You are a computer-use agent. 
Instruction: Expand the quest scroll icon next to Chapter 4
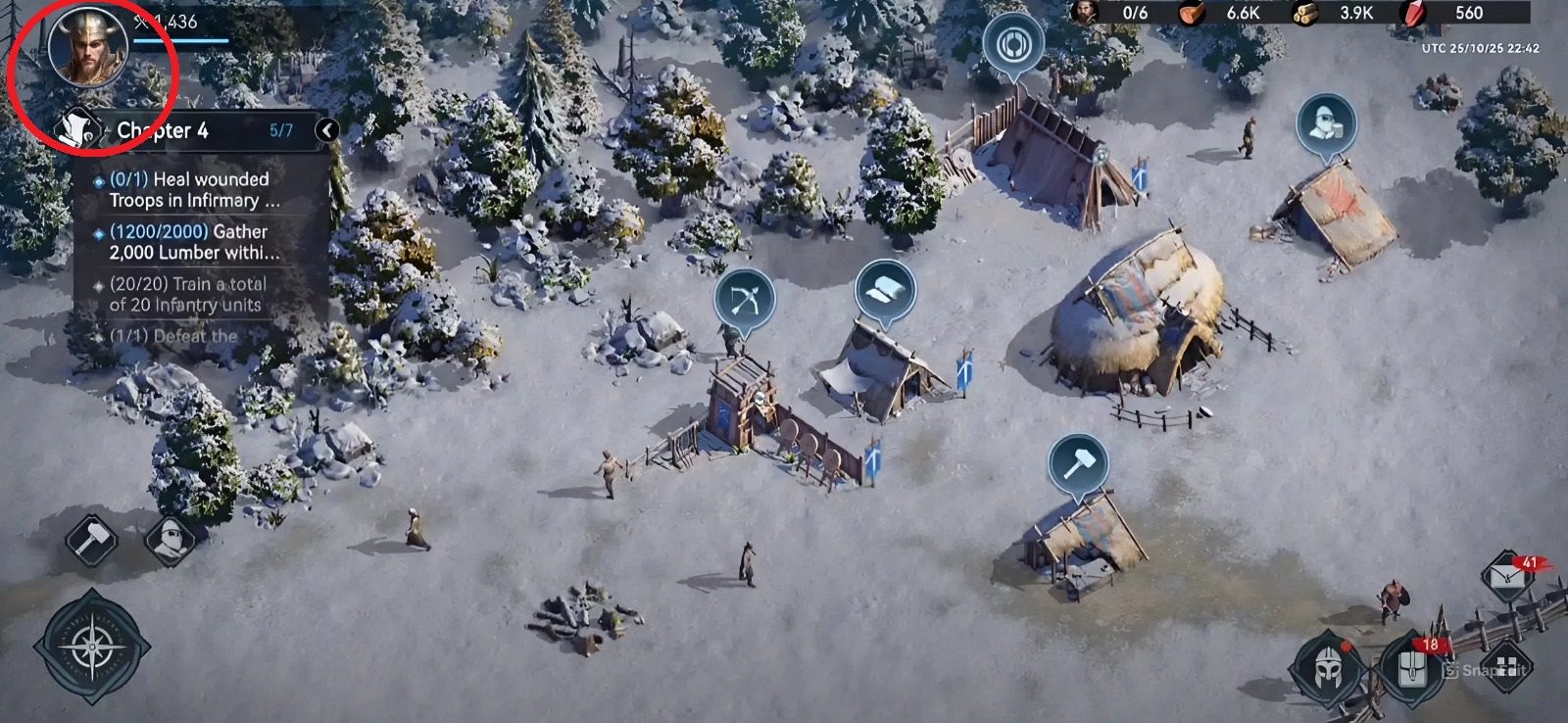point(76,128)
